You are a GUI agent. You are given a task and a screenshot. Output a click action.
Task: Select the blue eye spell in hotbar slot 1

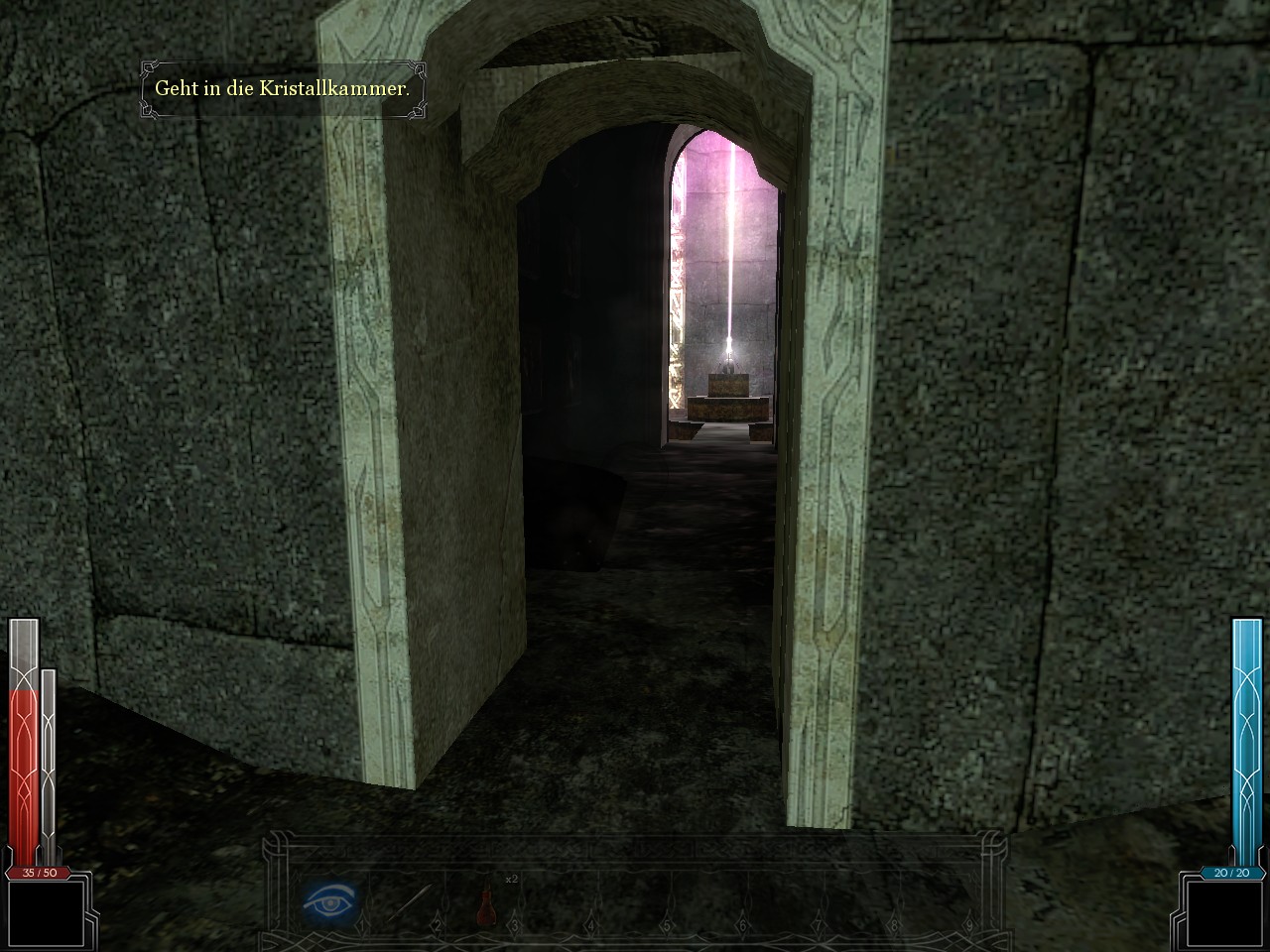click(x=327, y=902)
